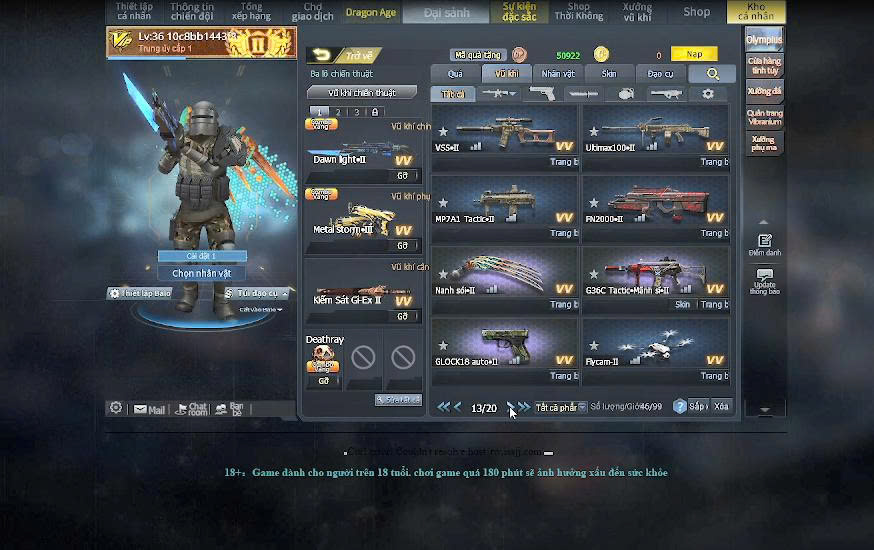Screen dimensions: 874x550
Task: Click the yellow Nạp top-up button
Action: coord(694,54)
